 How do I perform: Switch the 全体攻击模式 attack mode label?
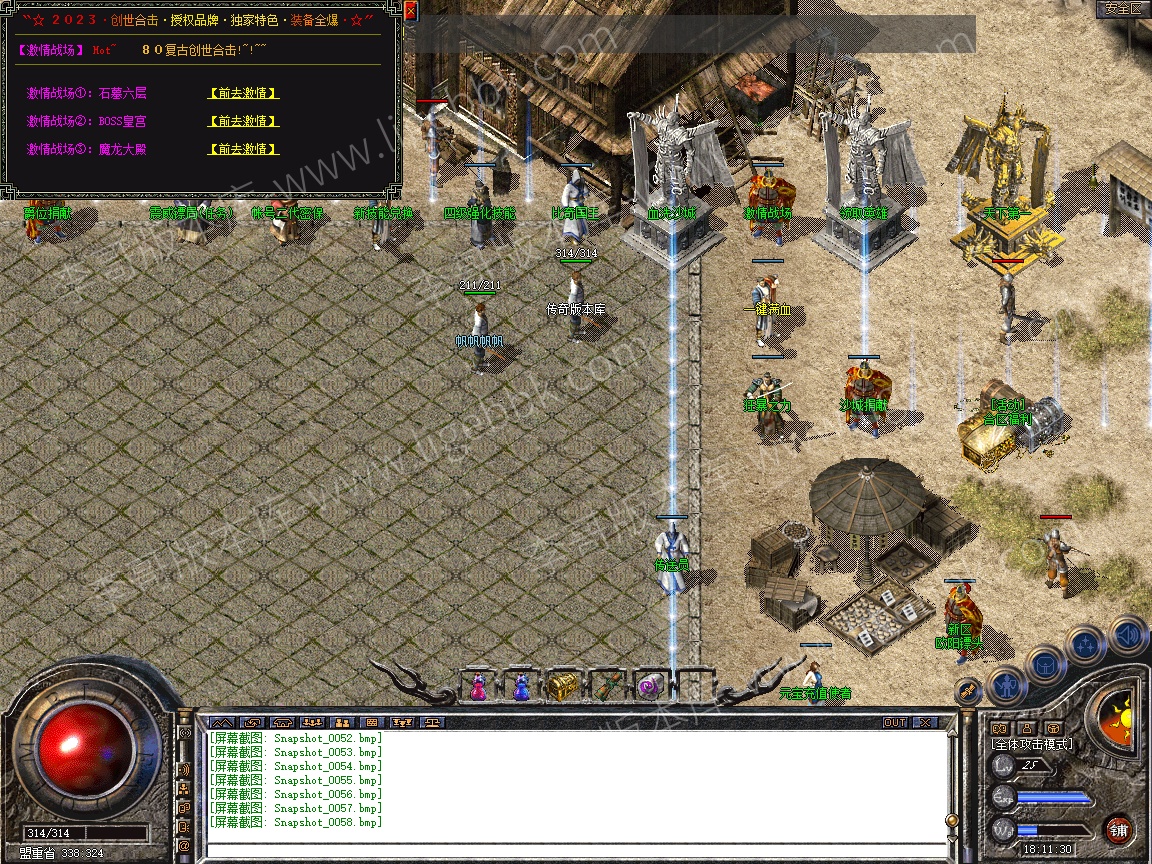1031,744
